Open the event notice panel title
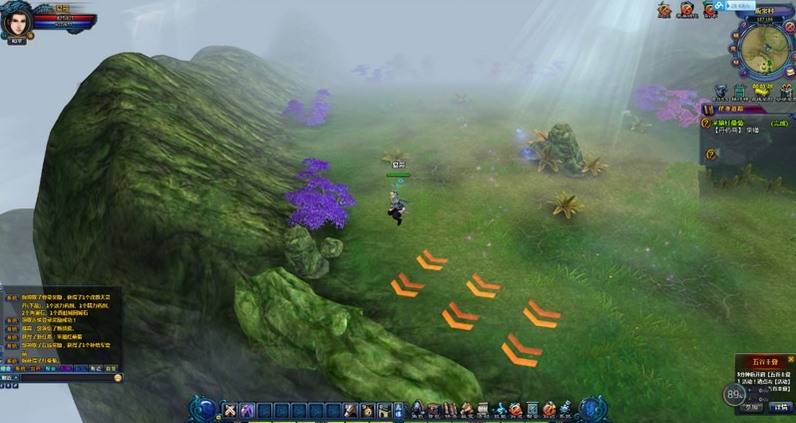 [x=765, y=361]
